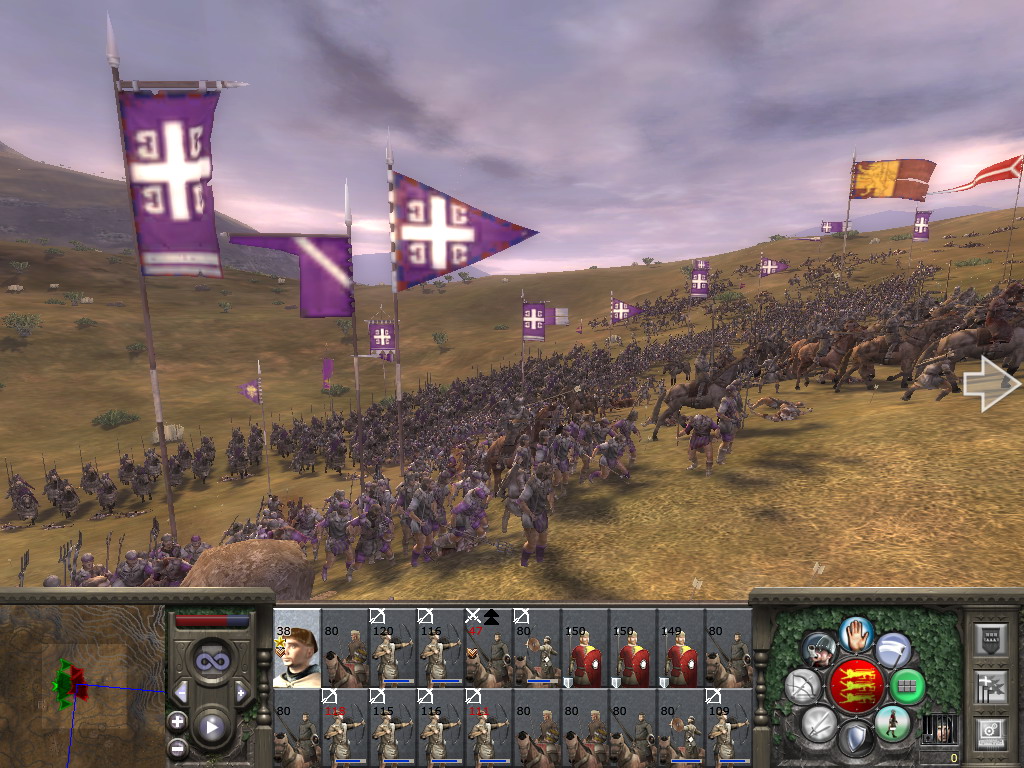
Task: Click the battlefield minimap
Action: (x=82, y=686)
